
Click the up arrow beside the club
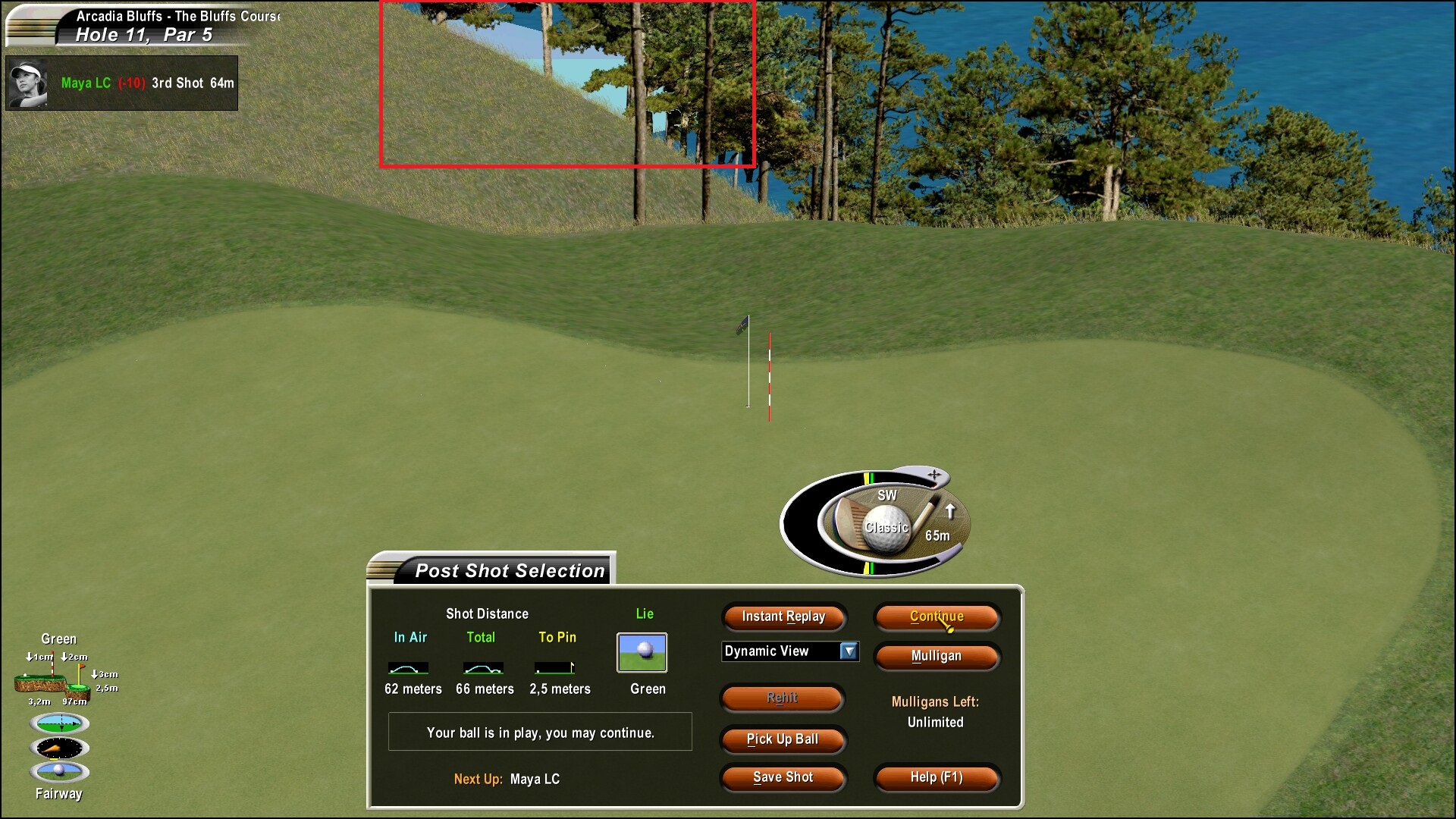pos(950,511)
